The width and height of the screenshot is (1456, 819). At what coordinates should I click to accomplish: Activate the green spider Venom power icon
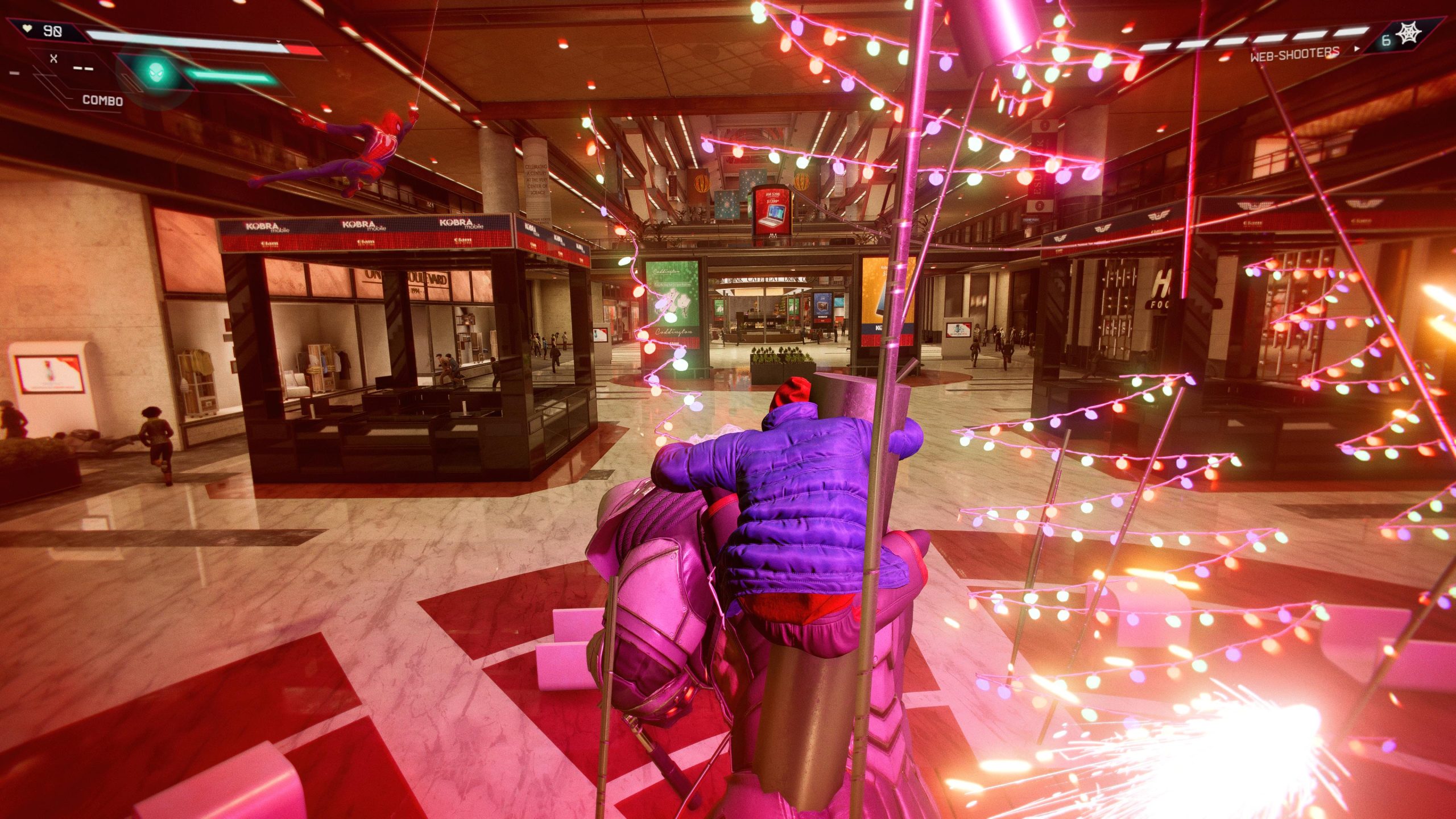155,72
